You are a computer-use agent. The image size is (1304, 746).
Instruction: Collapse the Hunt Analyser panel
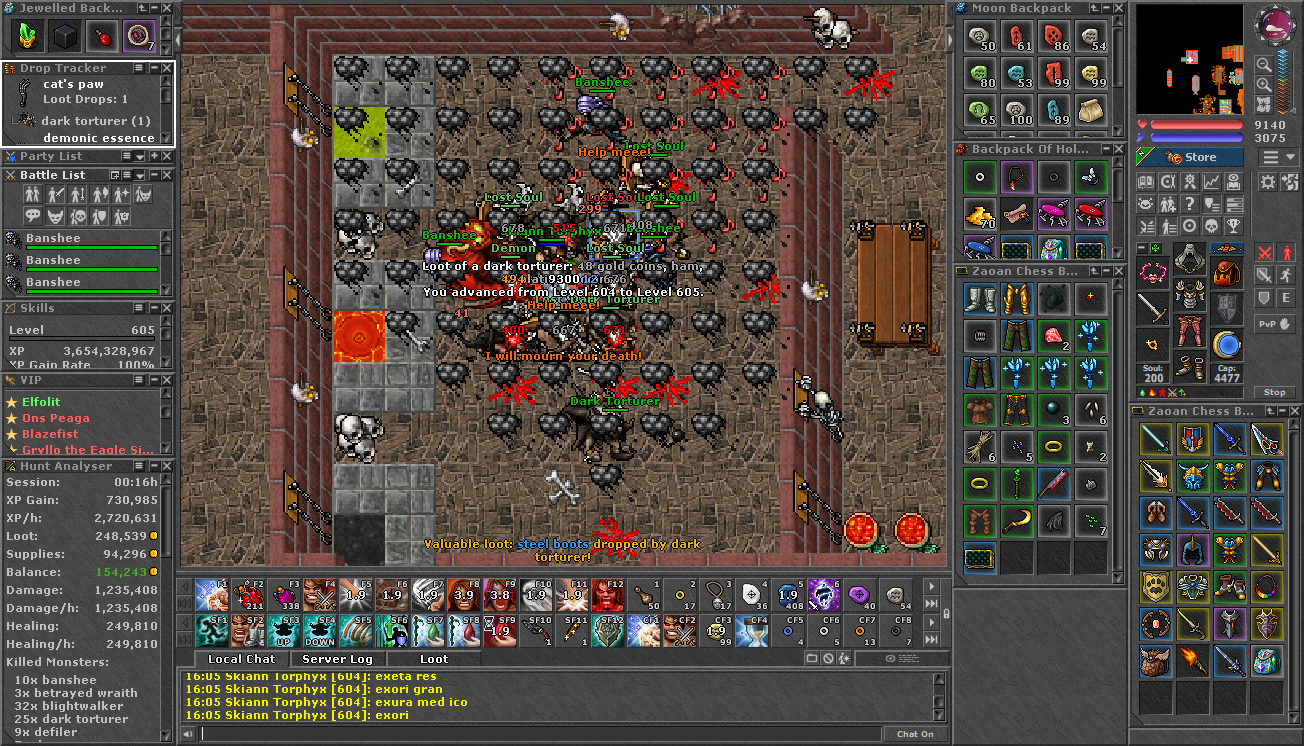(155, 466)
